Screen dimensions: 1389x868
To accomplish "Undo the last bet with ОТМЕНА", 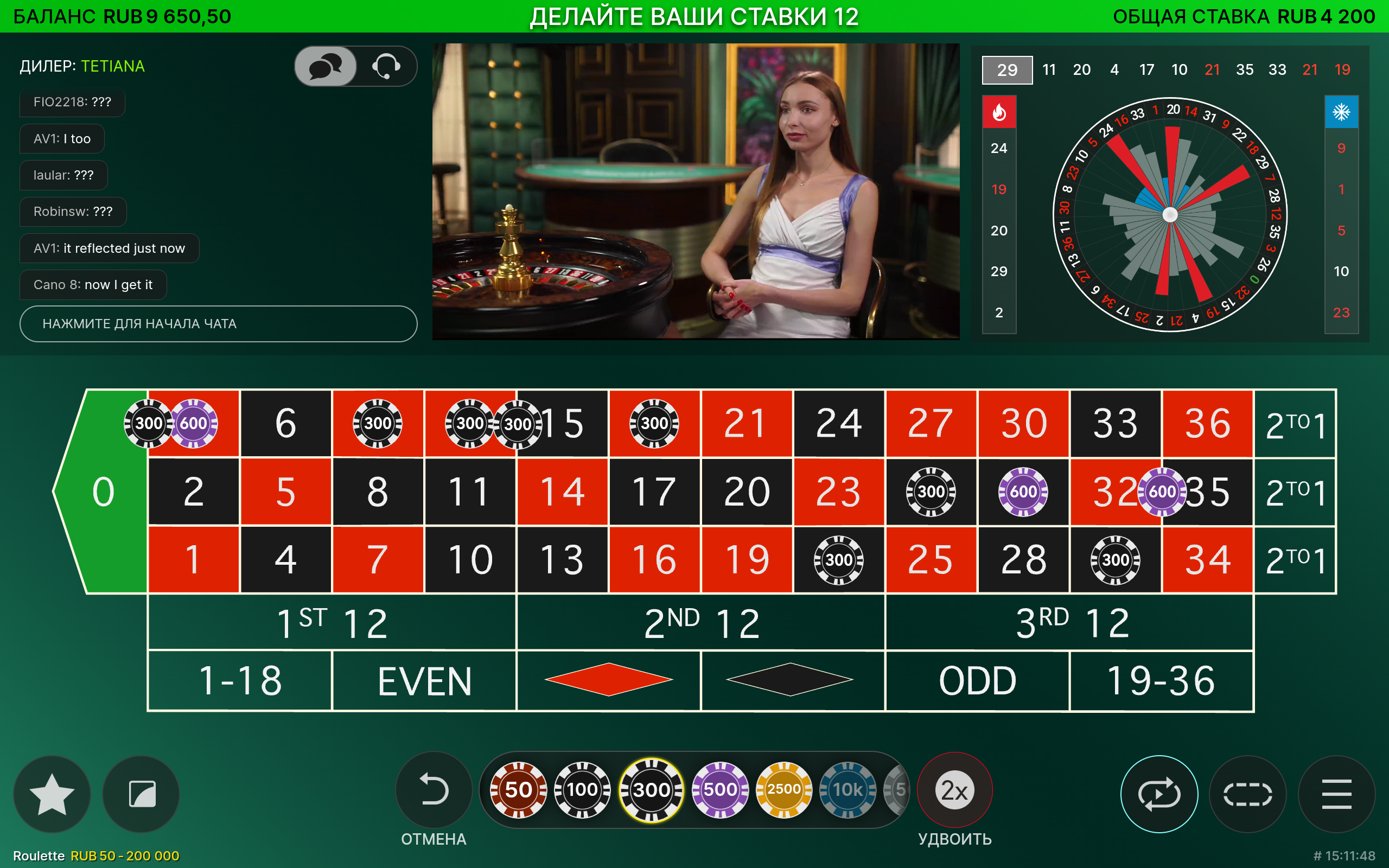I will pos(434,790).
